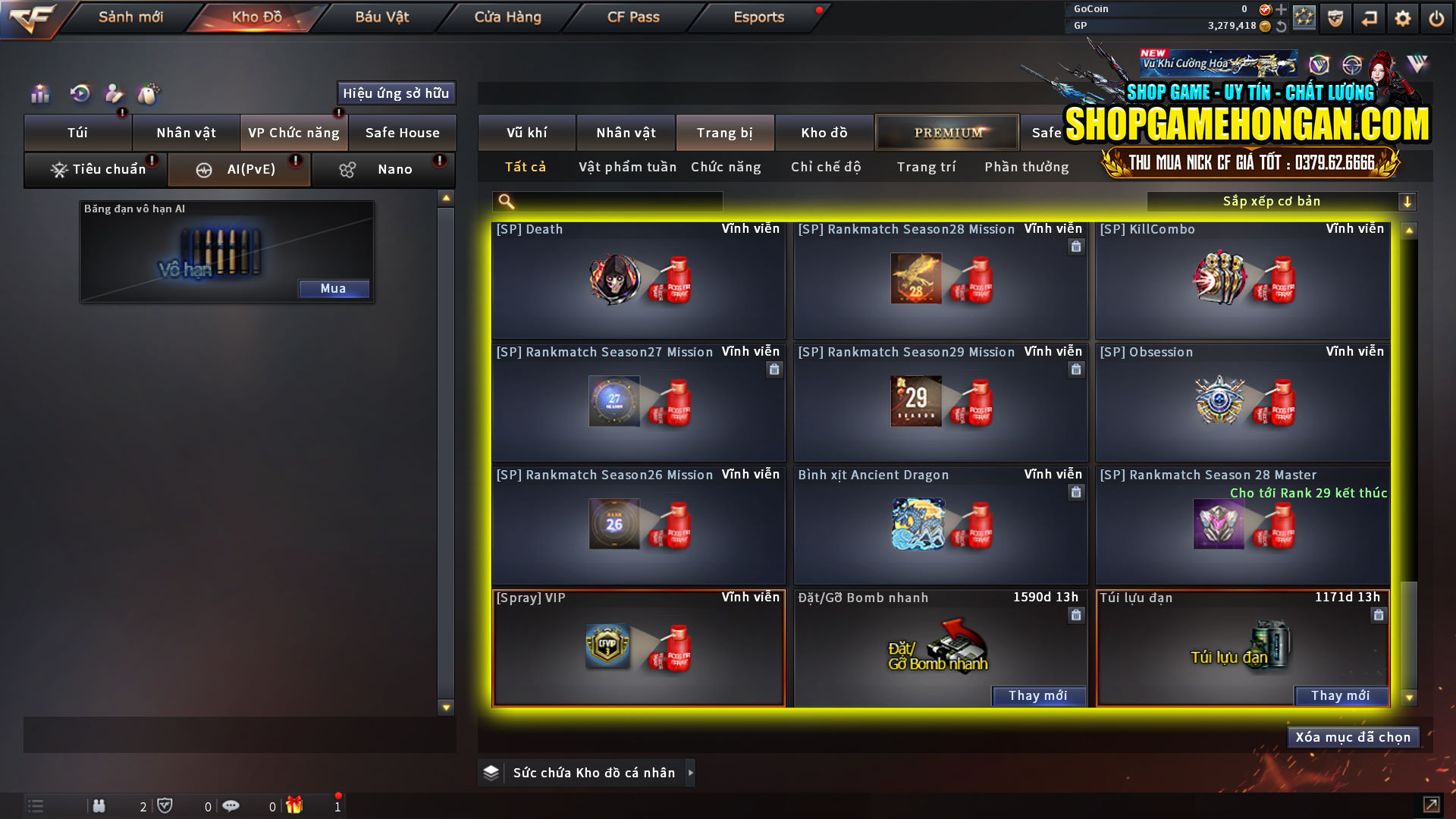The width and height of the screenshot is (1456, 819).
Task: Expand Sức chứa Kho đồ cá nhân panel
Action: [690, 773]
